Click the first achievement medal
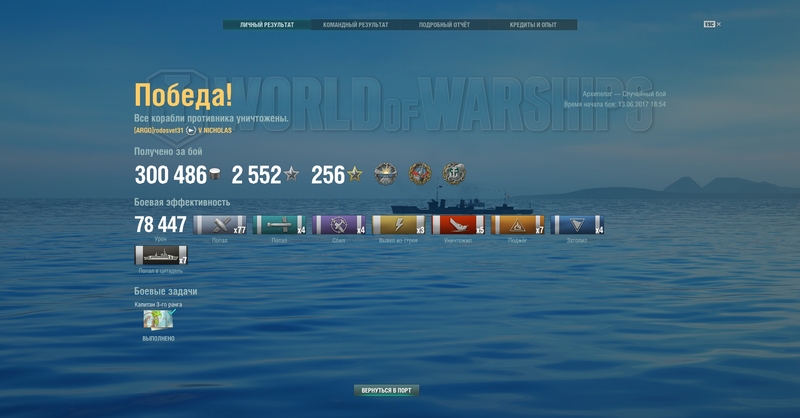Screen dimensions: 800x418 pos(386,174)
